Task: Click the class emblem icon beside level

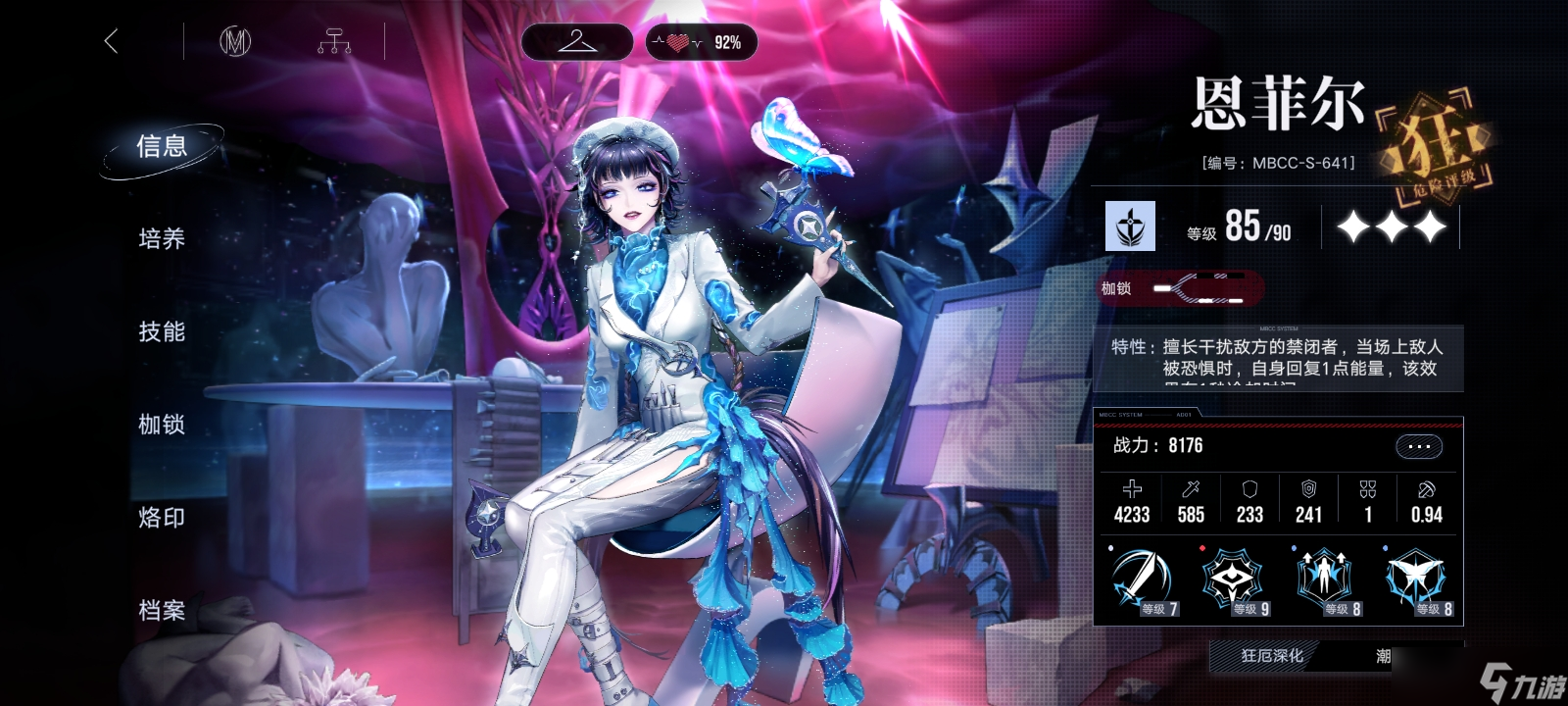Action: point(1130,227)
